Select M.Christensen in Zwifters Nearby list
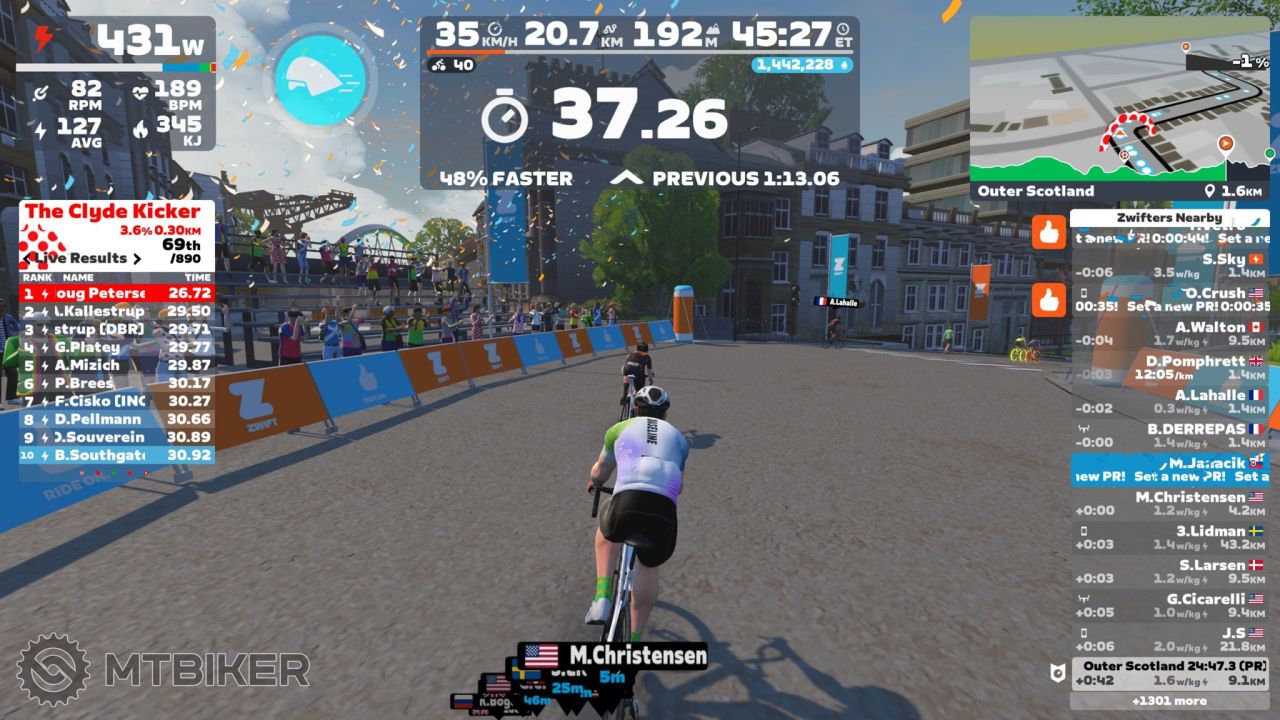This screenshot has height=720, width=1280. [1169, 504]
